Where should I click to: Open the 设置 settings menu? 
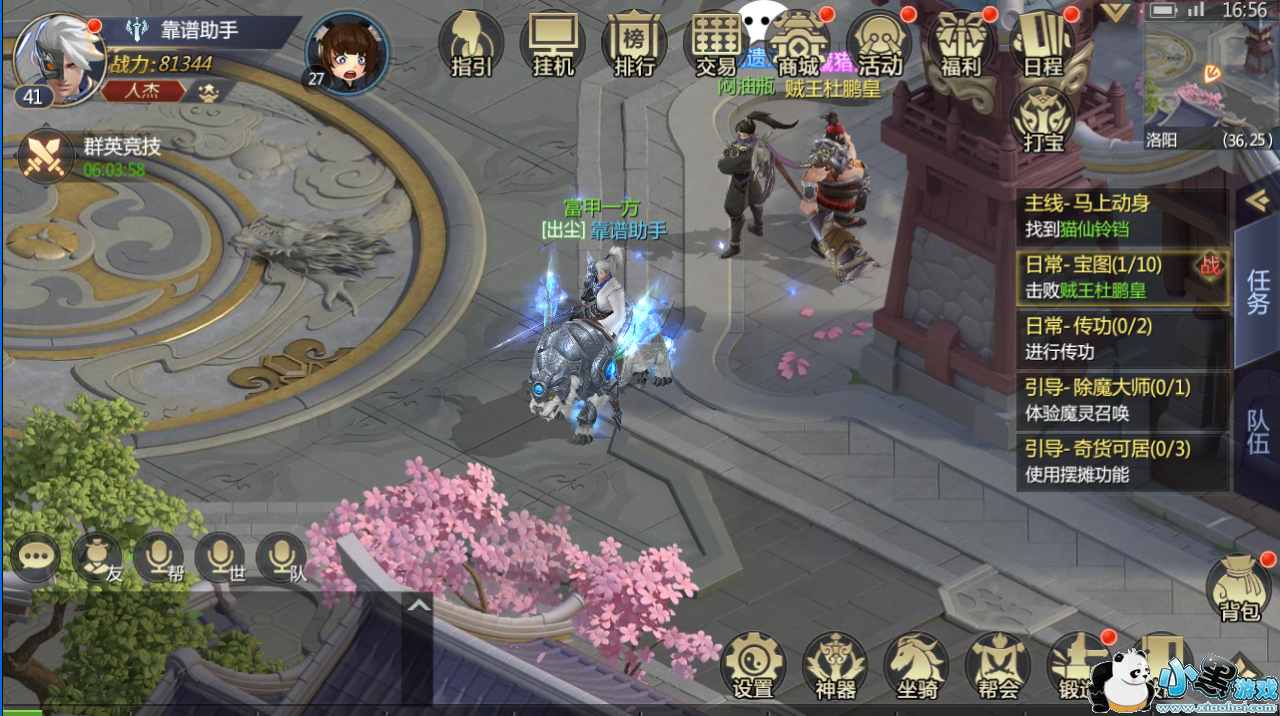point(753,665)
